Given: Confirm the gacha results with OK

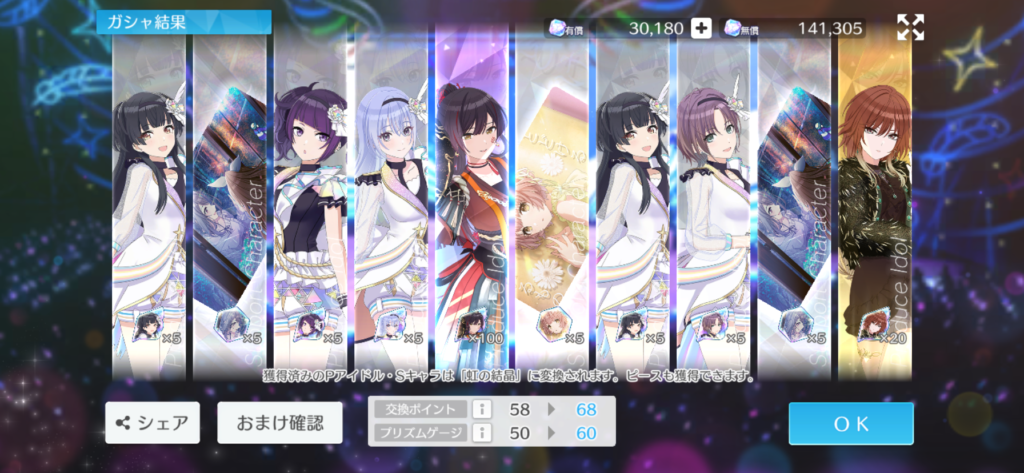Looking at the screenshot, I should pyautogui.click(x=850, y=423).
